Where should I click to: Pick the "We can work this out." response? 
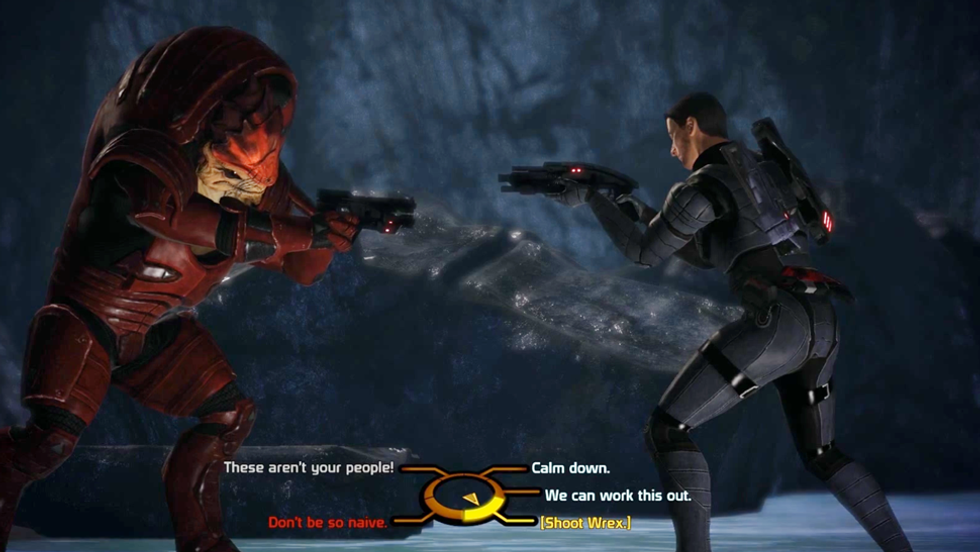(x=618, y=495)
